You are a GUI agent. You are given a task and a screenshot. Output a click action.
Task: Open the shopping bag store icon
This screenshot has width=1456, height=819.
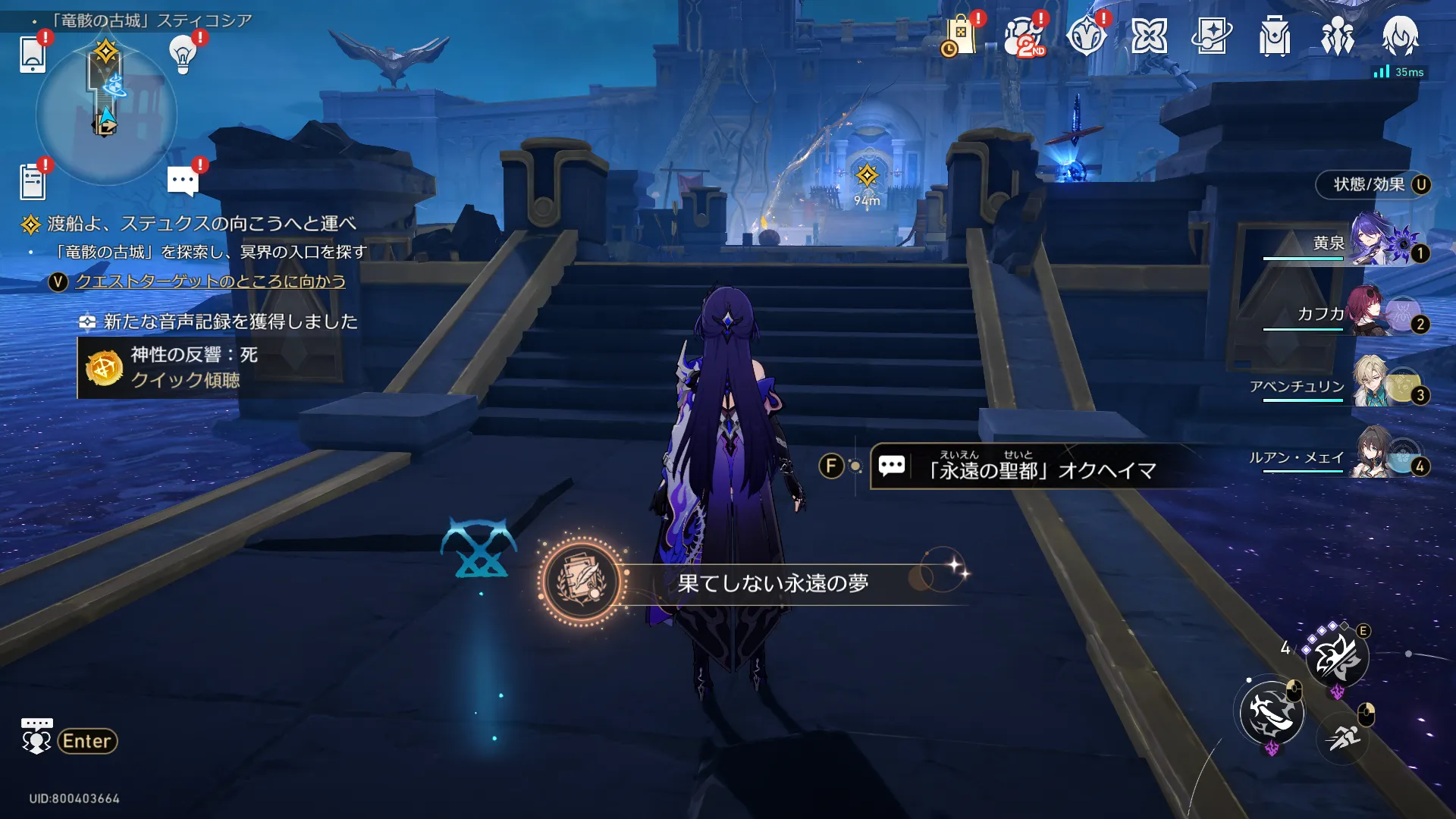(x=959, y=36)
